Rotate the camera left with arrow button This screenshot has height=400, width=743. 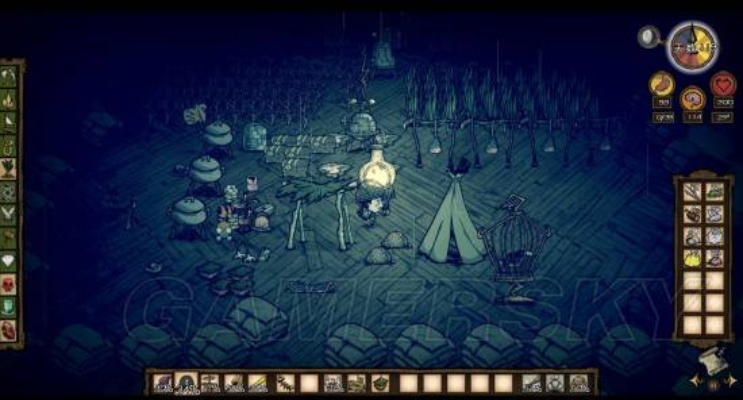pyautogui.click(x=695, y=382)
